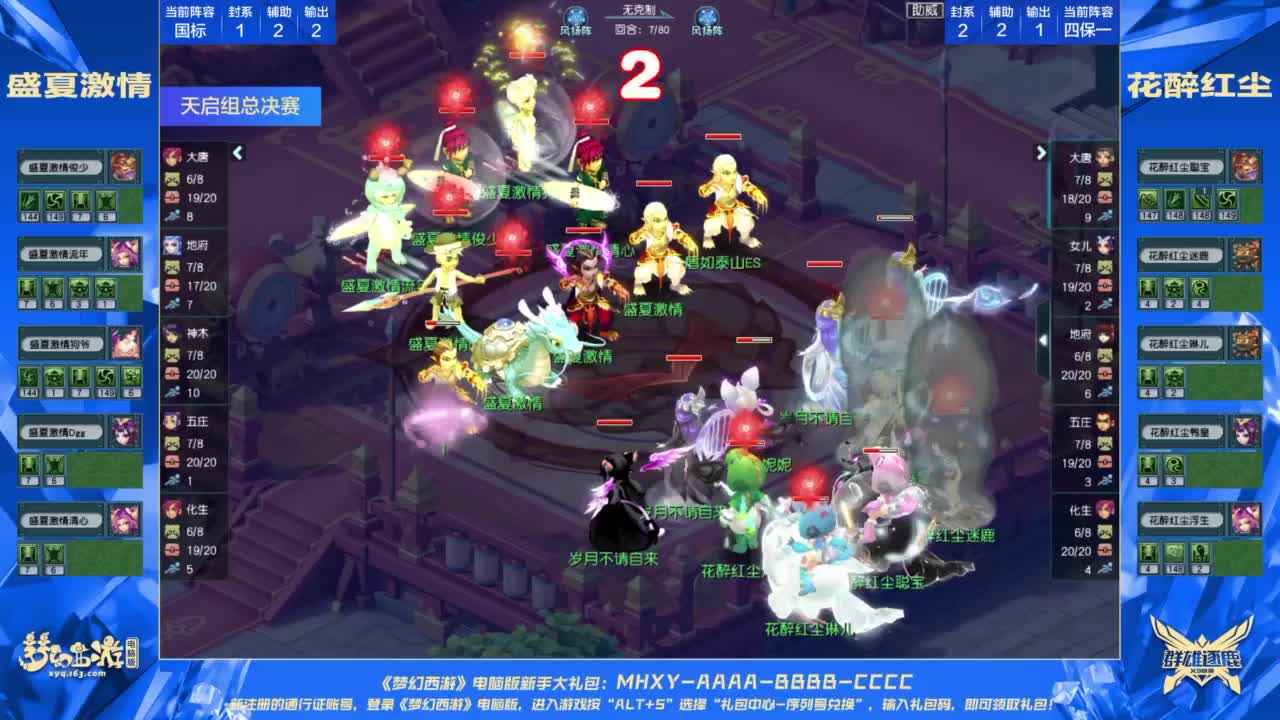Collapse the left roster with the left arrow
Viewport: 1280px width, 720px height.
(238, 152)
